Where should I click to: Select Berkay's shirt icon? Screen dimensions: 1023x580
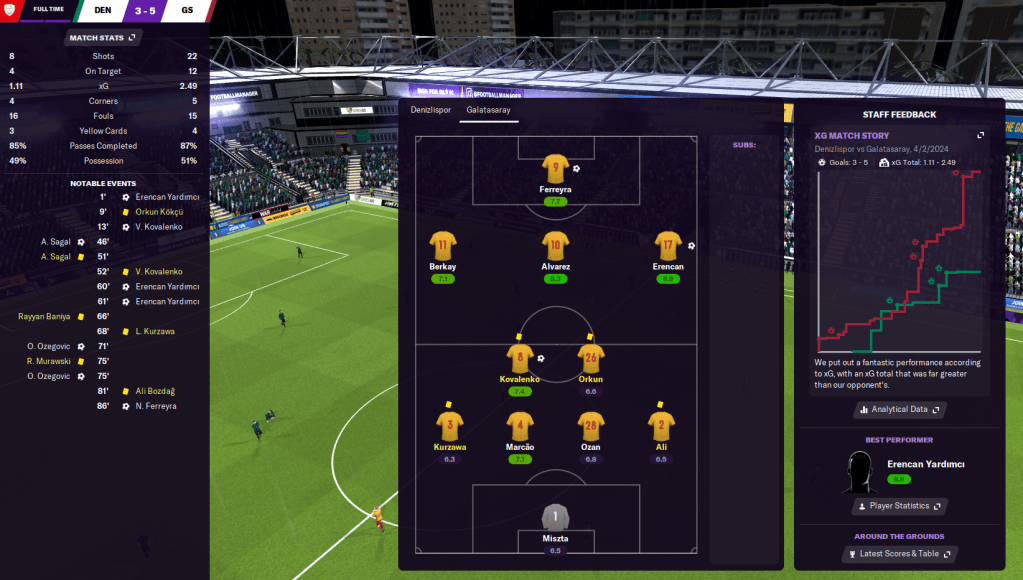click(443, 246)
